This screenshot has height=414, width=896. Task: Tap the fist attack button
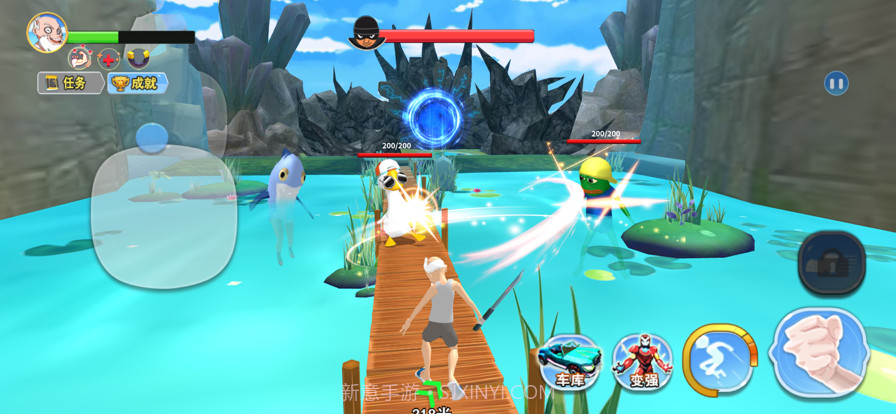[x=820, y=353]
